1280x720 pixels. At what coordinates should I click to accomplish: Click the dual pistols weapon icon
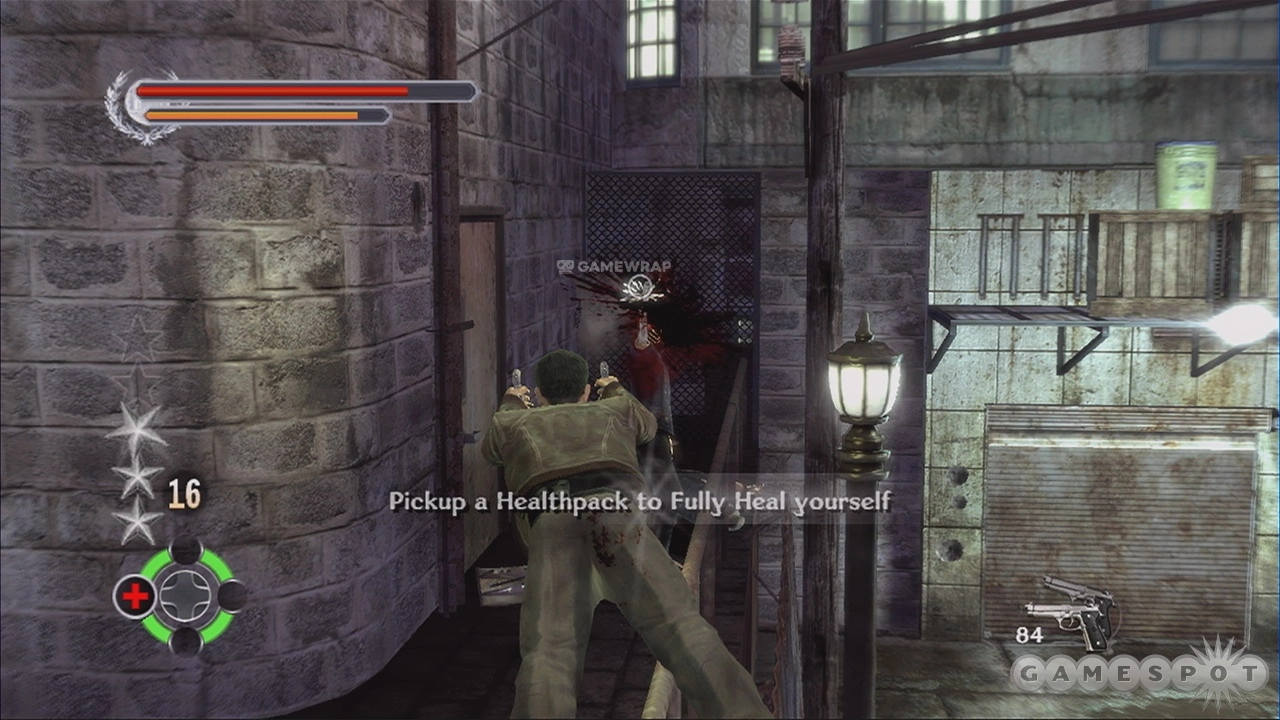(1074, 608)
